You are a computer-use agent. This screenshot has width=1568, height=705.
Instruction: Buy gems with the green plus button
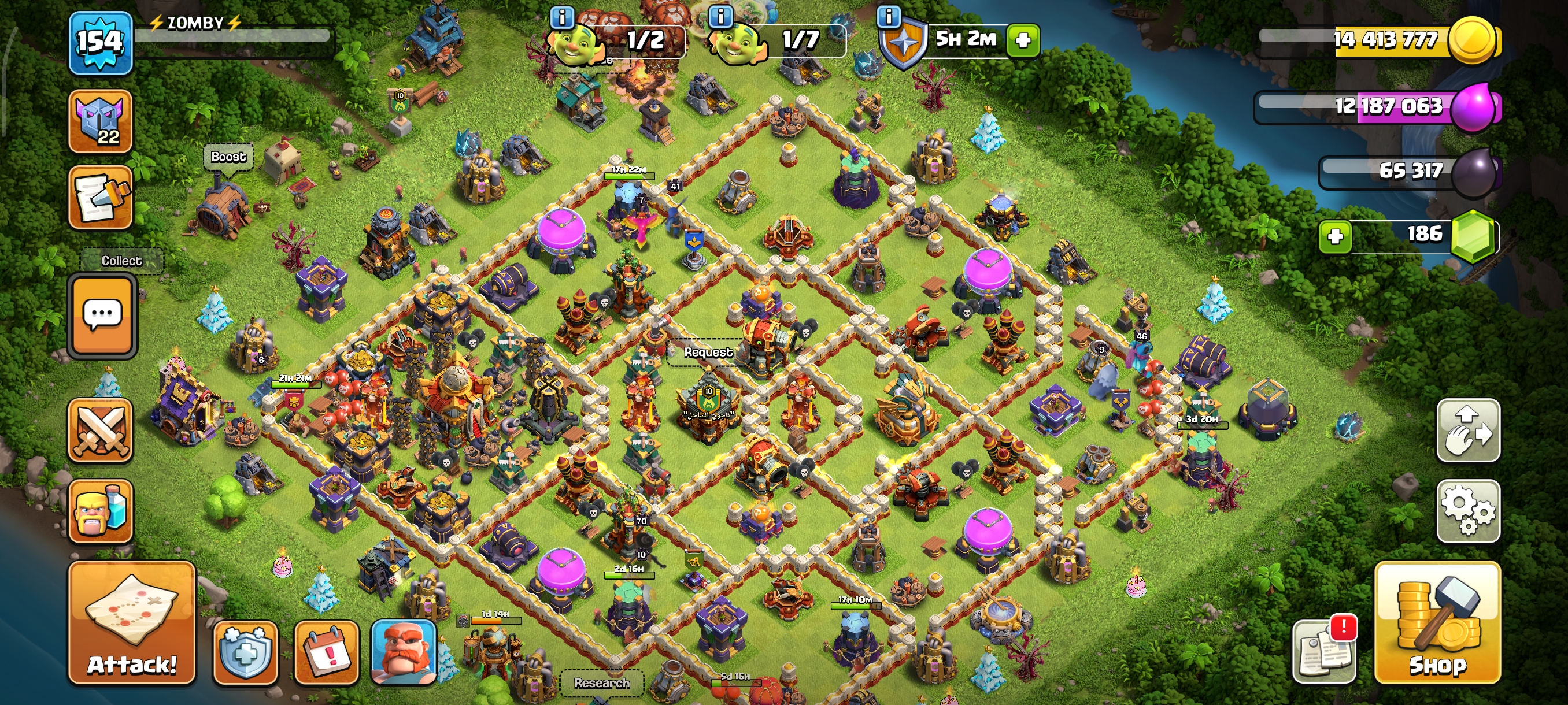(1334, 236)
